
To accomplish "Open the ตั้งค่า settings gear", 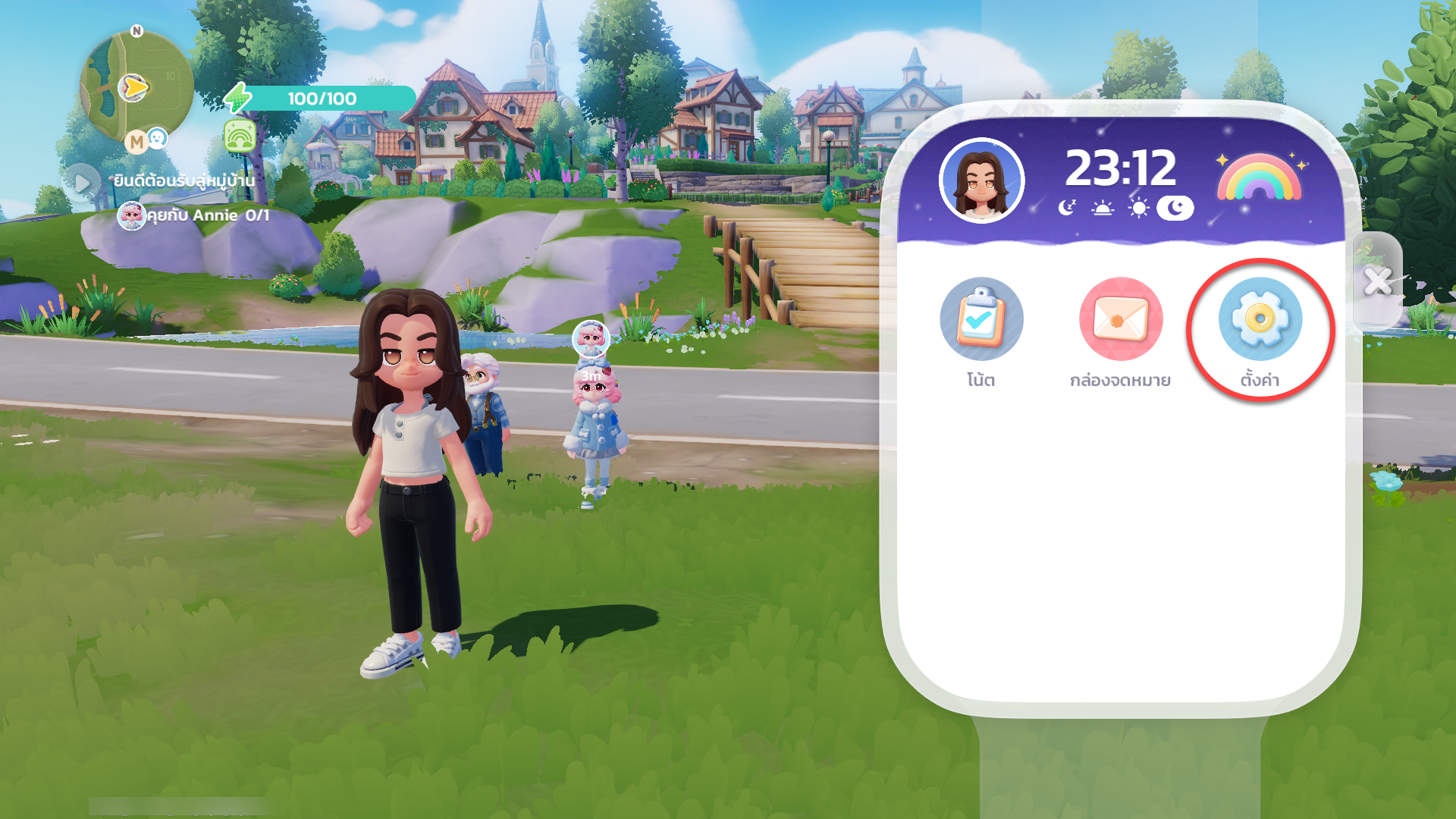I will tap(1260, 319).
